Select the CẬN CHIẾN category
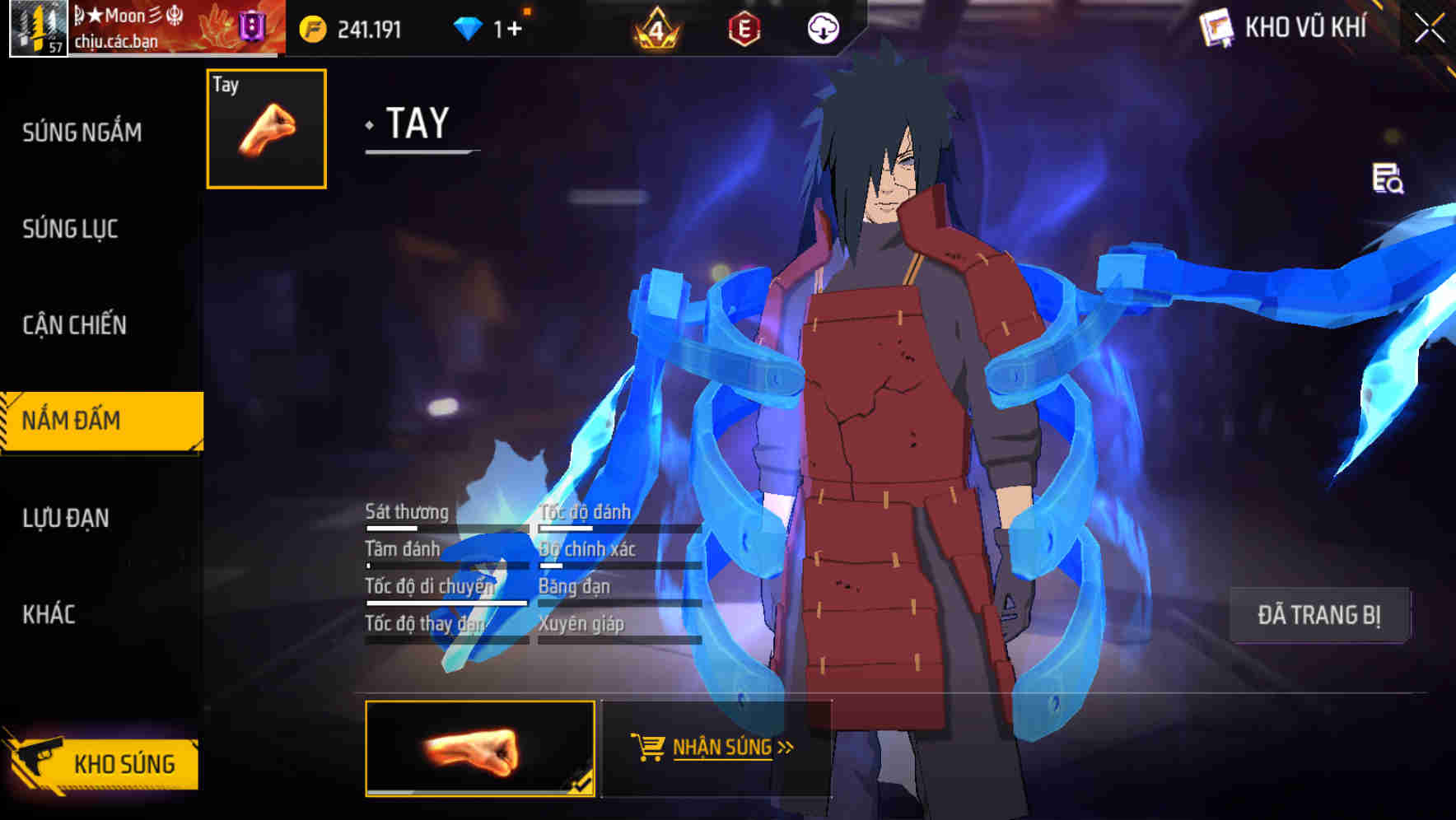 point(74,325)
